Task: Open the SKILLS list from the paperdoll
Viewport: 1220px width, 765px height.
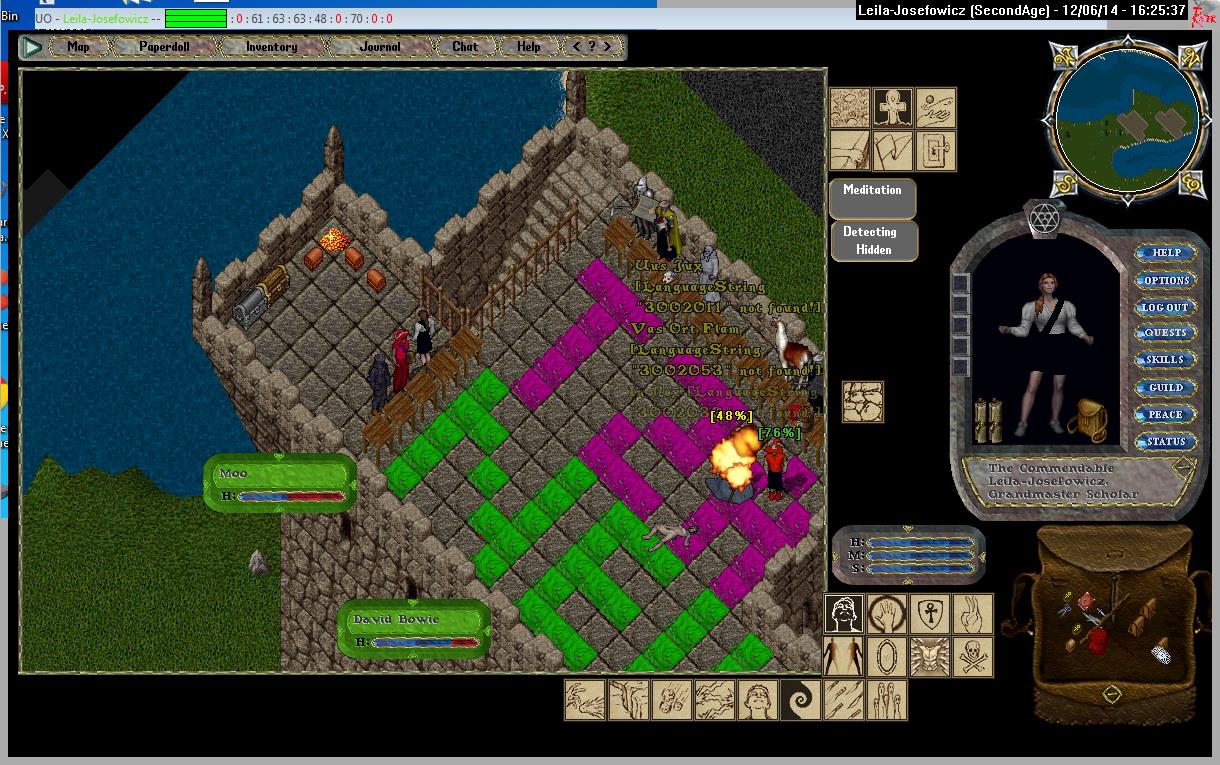Action: click(1166, 360)
